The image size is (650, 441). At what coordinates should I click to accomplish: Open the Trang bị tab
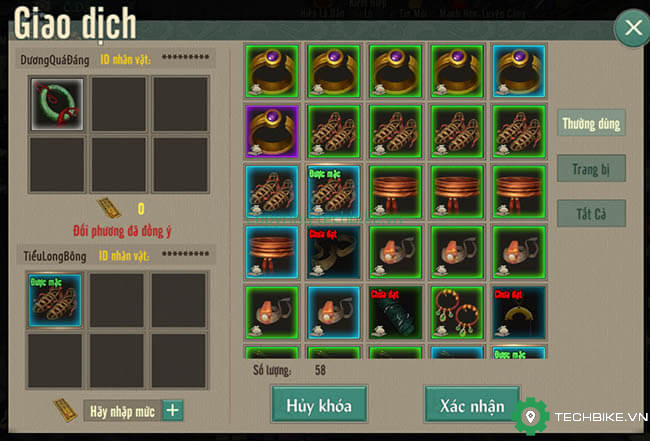point(592,169)
